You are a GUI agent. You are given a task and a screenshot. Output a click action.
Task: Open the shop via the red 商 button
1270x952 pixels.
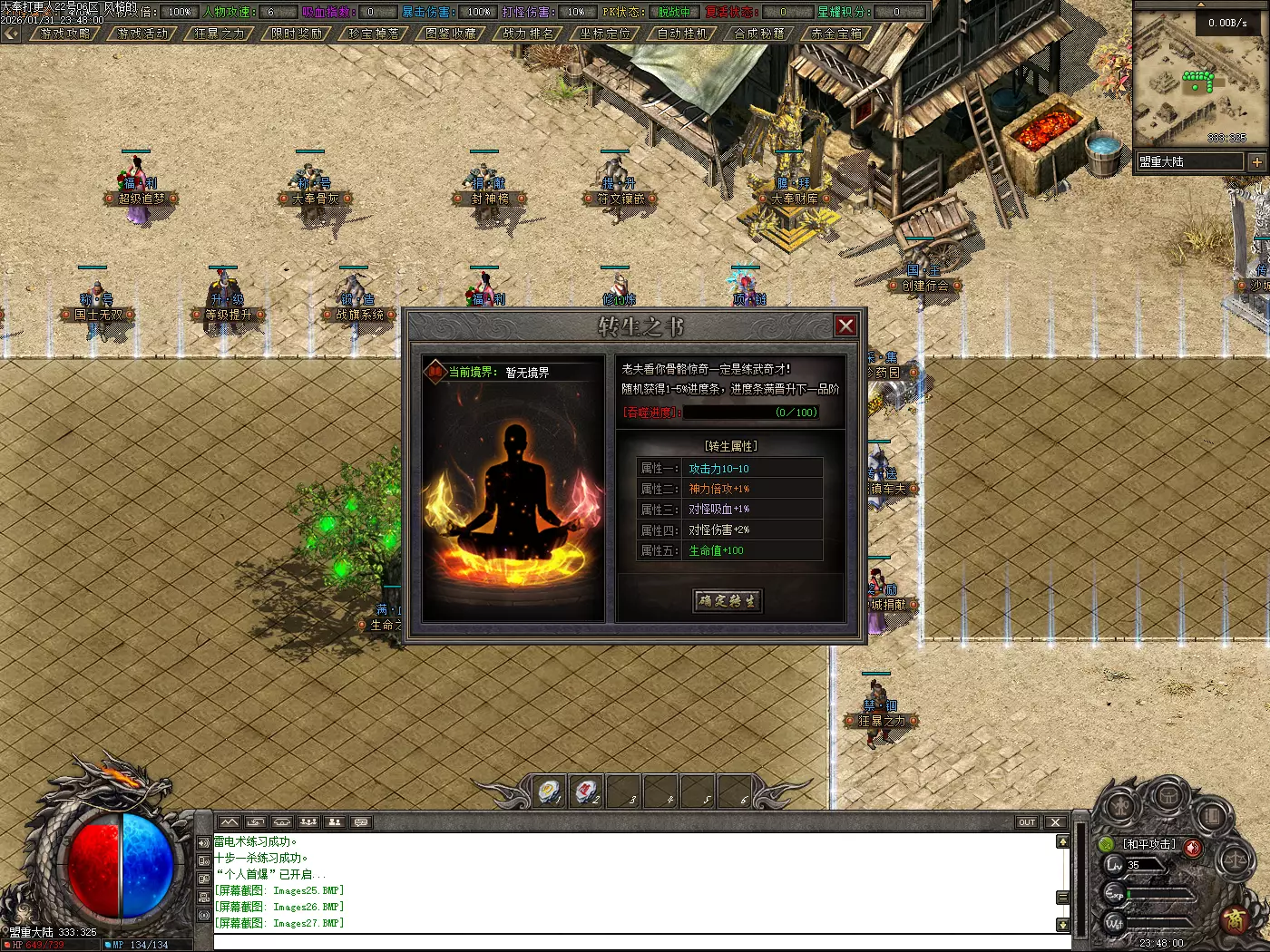click(1236, 919)
